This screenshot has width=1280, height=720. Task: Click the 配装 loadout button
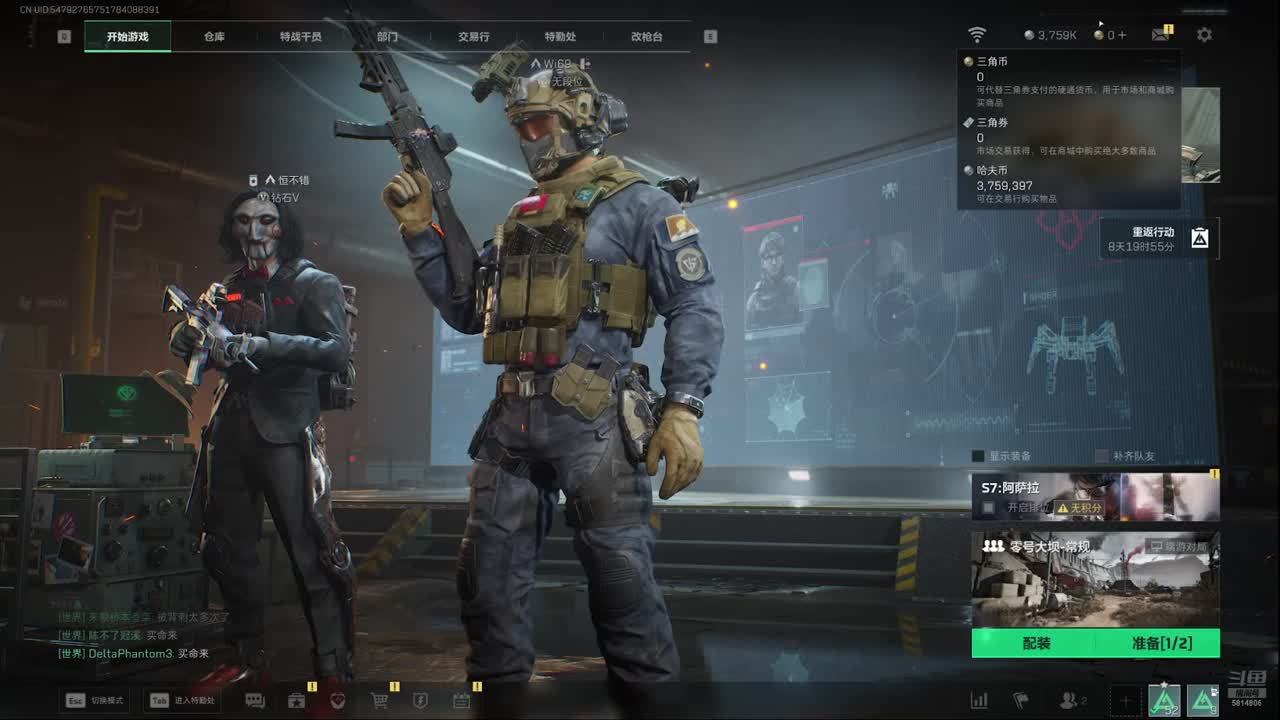point(1036,643)
